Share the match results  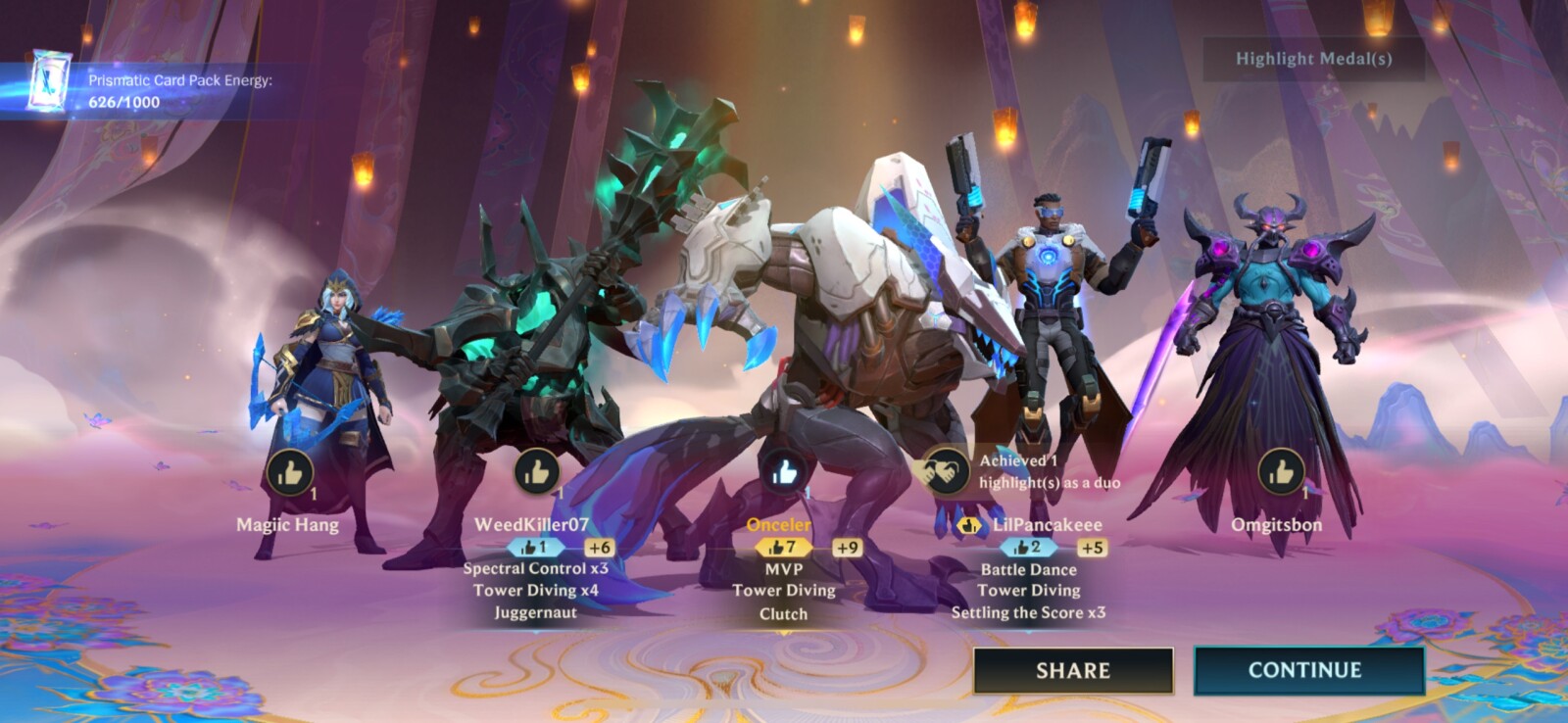point(1073,671)
